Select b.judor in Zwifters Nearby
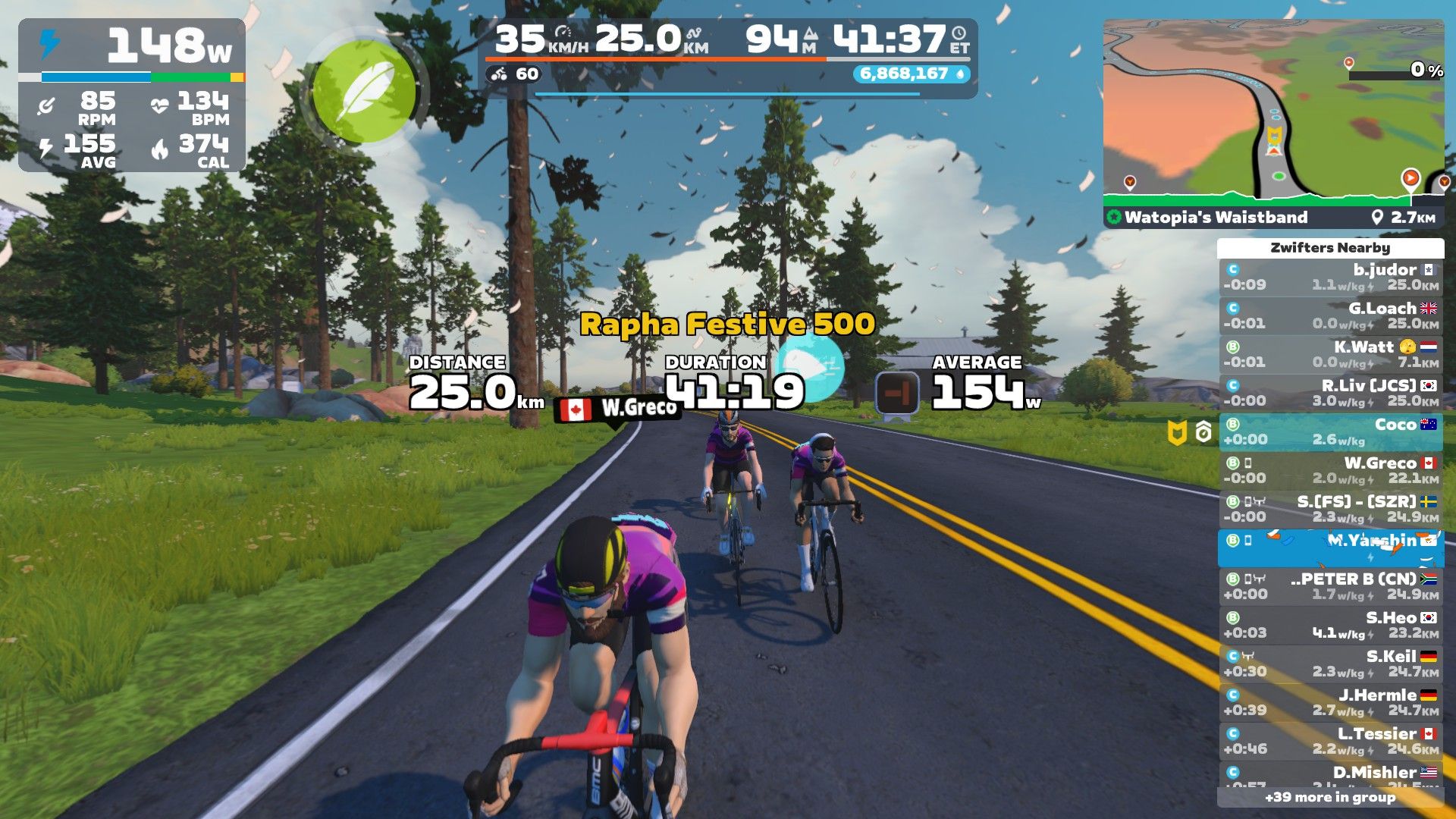 coord(1331,278)
